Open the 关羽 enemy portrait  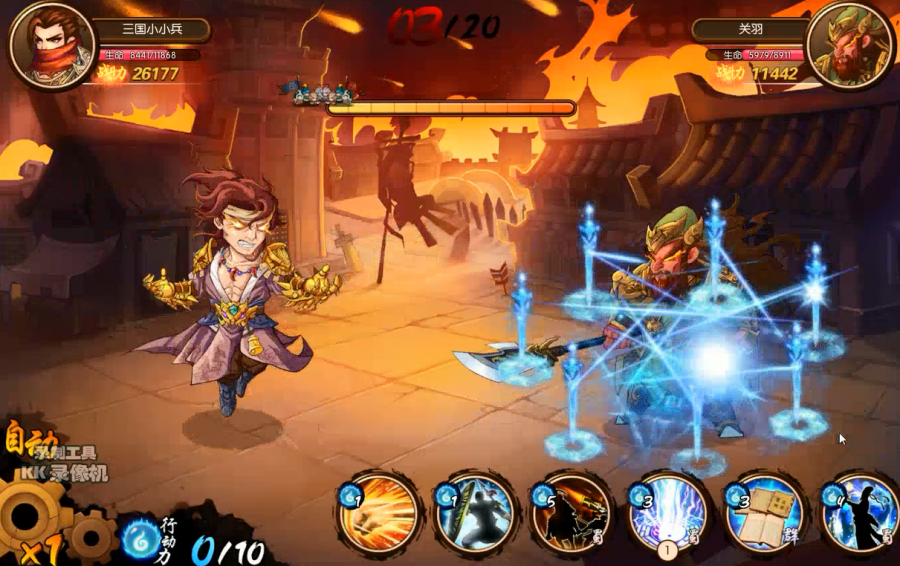coord(849,45)
